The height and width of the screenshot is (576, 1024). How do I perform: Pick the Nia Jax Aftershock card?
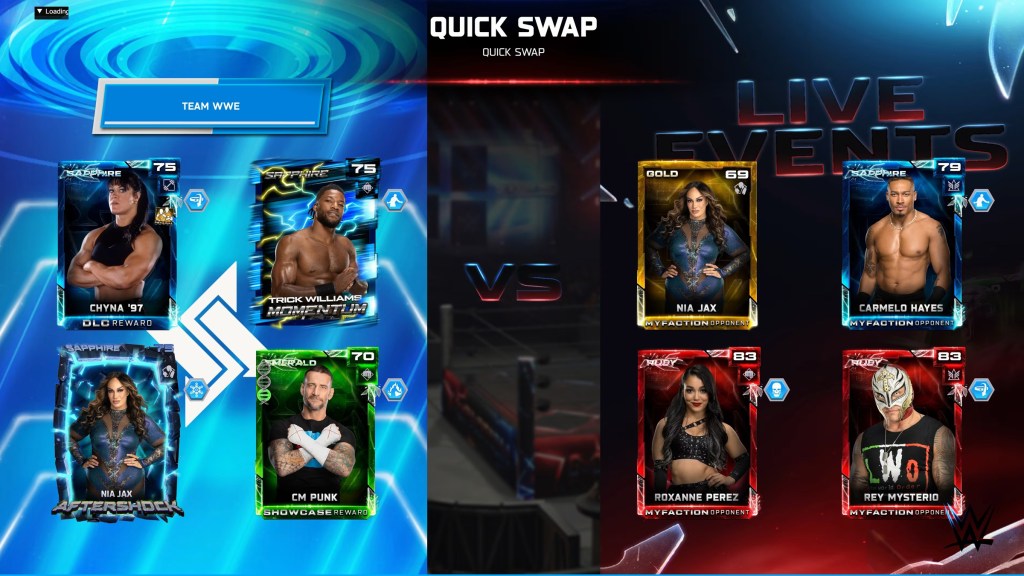click(118, 432)
